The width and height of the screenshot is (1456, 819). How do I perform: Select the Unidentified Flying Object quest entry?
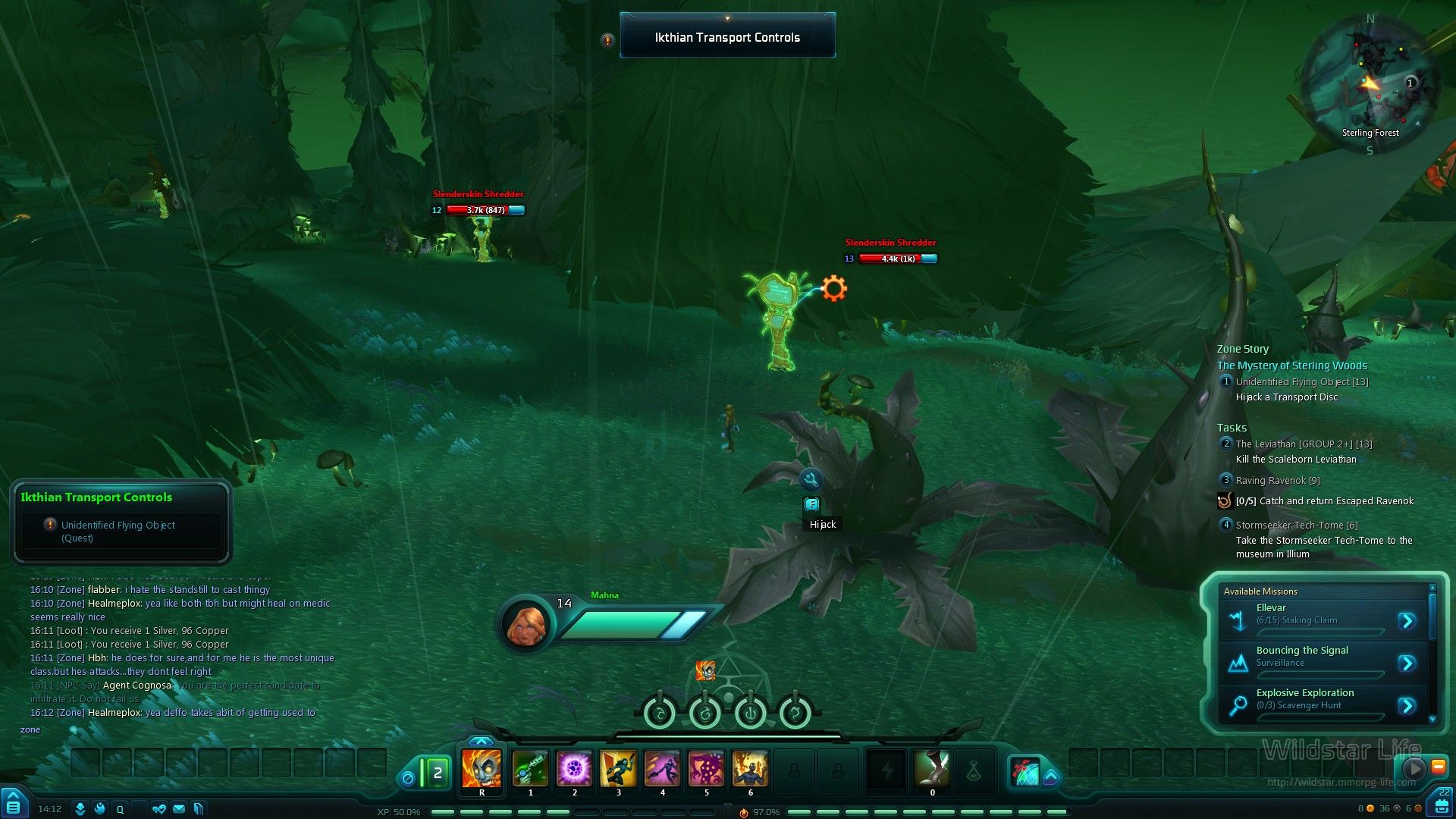(1301, 382)
